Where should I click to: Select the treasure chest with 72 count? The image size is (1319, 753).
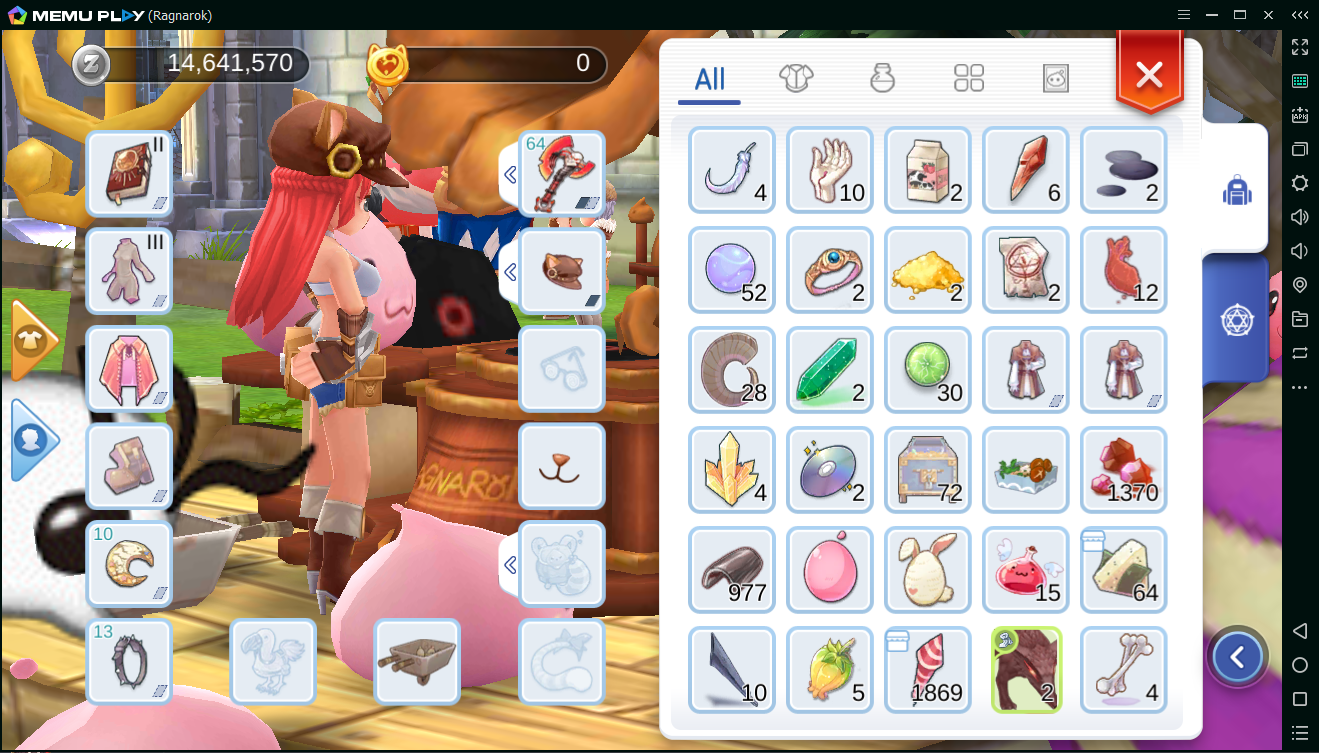click(928, 470)
